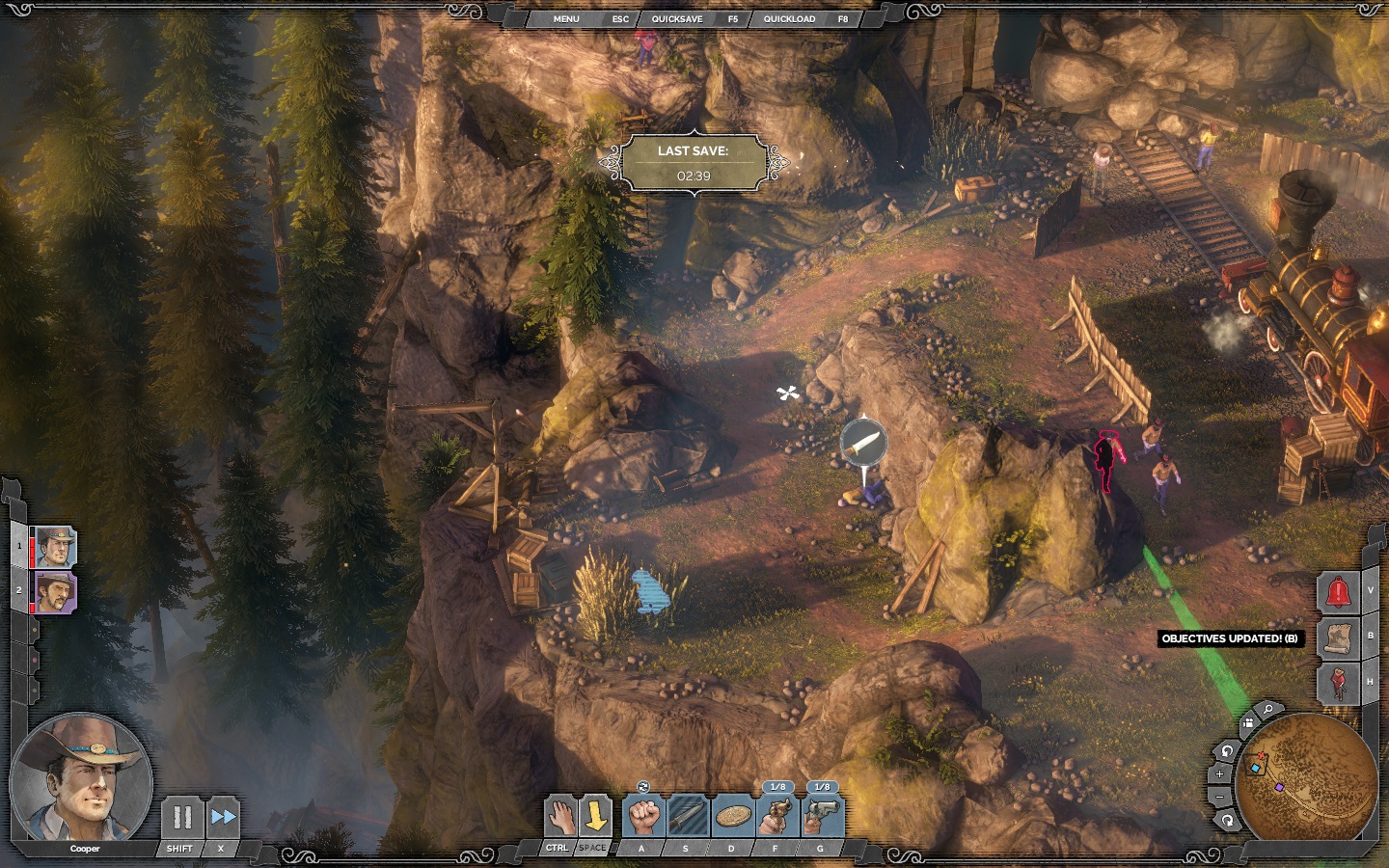Toggle the character highlight icon
Viewport: 1389px width, 868px height.
coord(1339,683)
